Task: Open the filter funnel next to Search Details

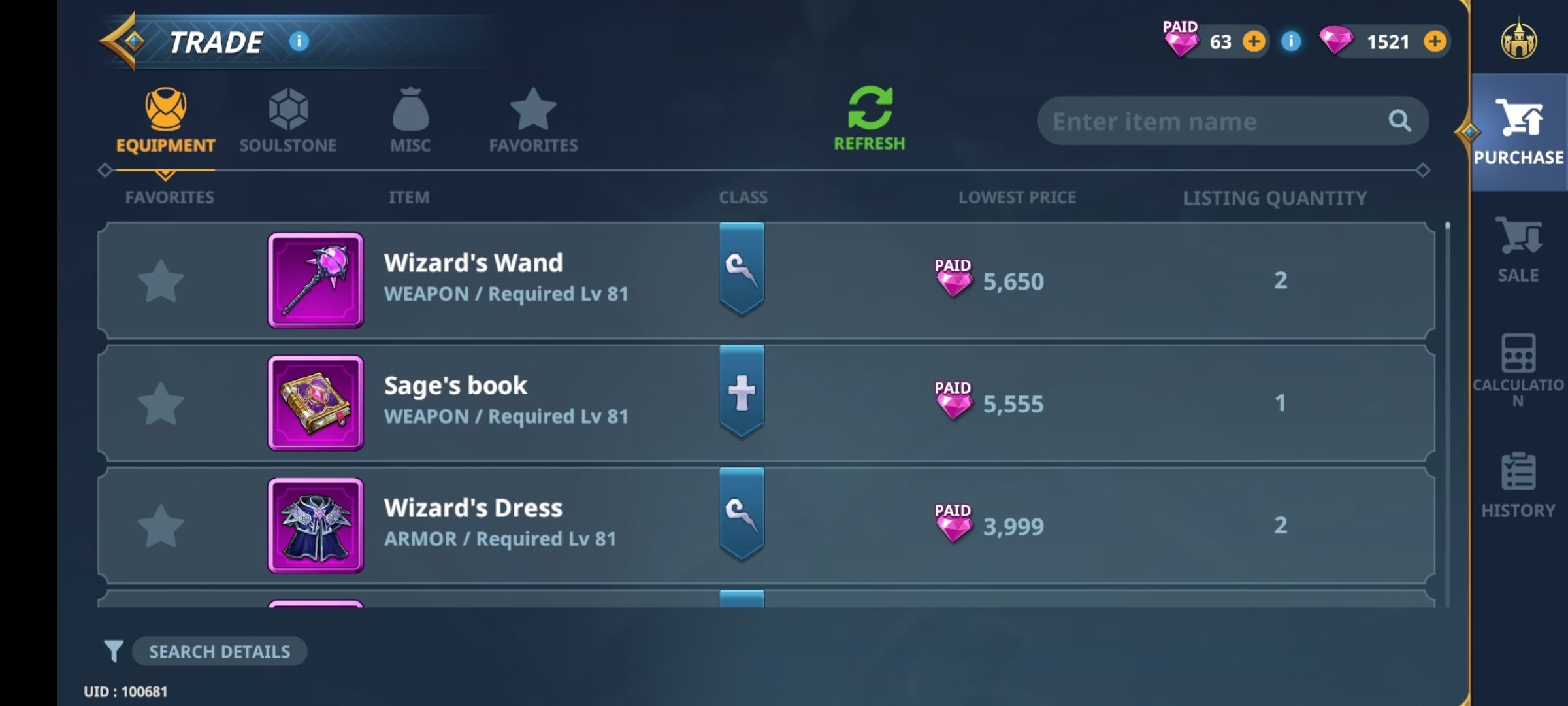Action: (x=114, y=651)
